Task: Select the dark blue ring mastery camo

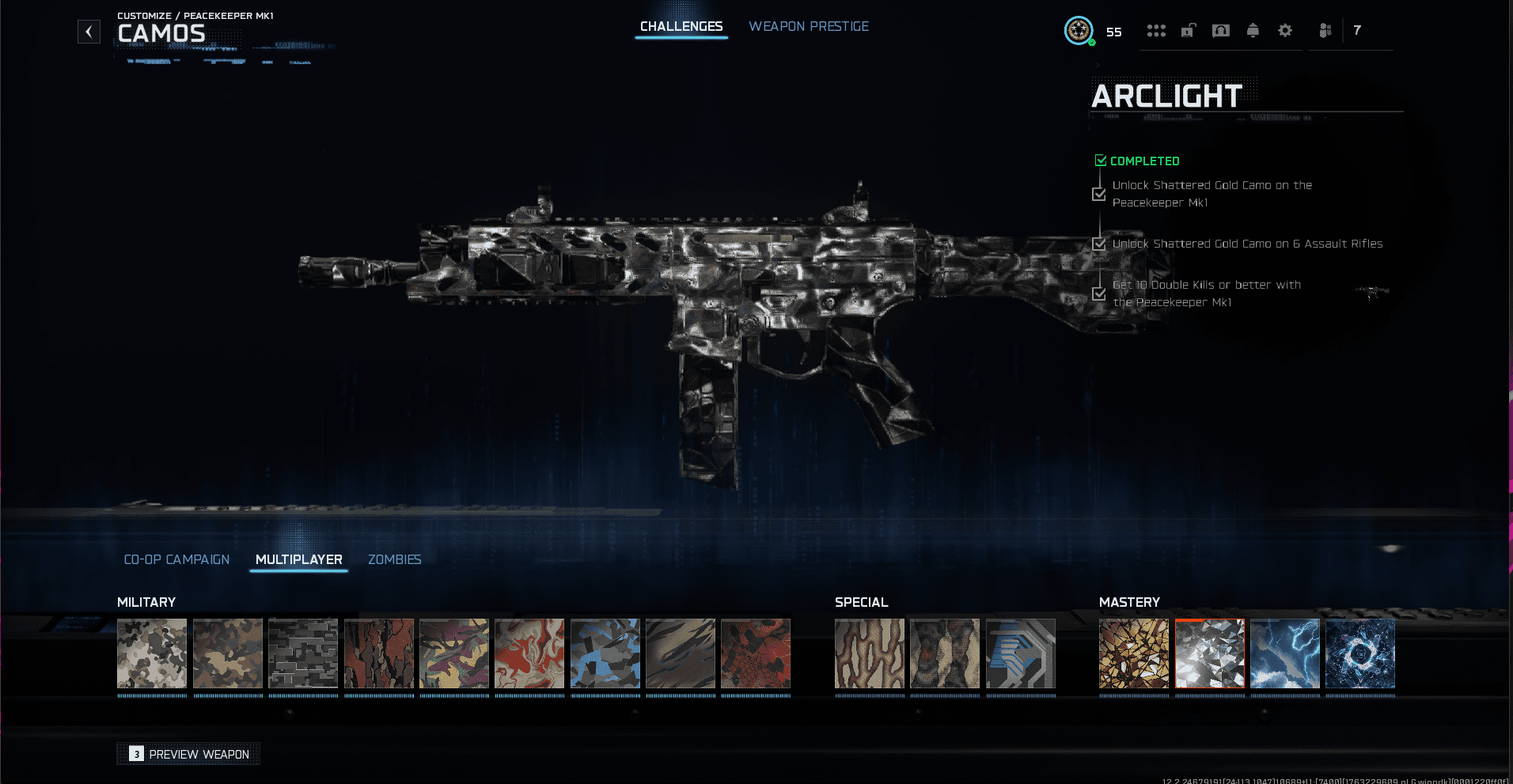Action: 1359,653
